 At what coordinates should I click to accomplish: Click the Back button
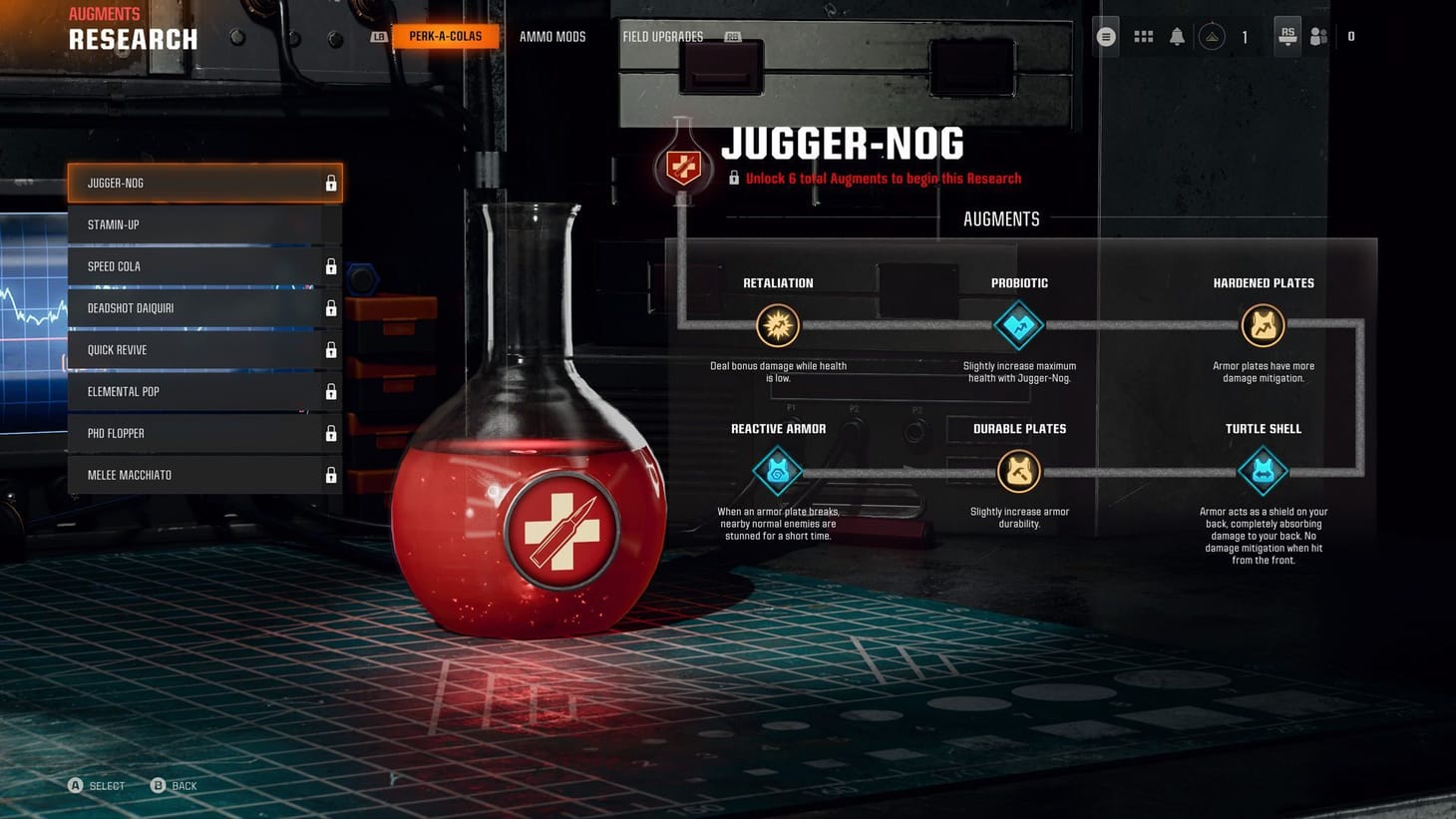[174, 785]
